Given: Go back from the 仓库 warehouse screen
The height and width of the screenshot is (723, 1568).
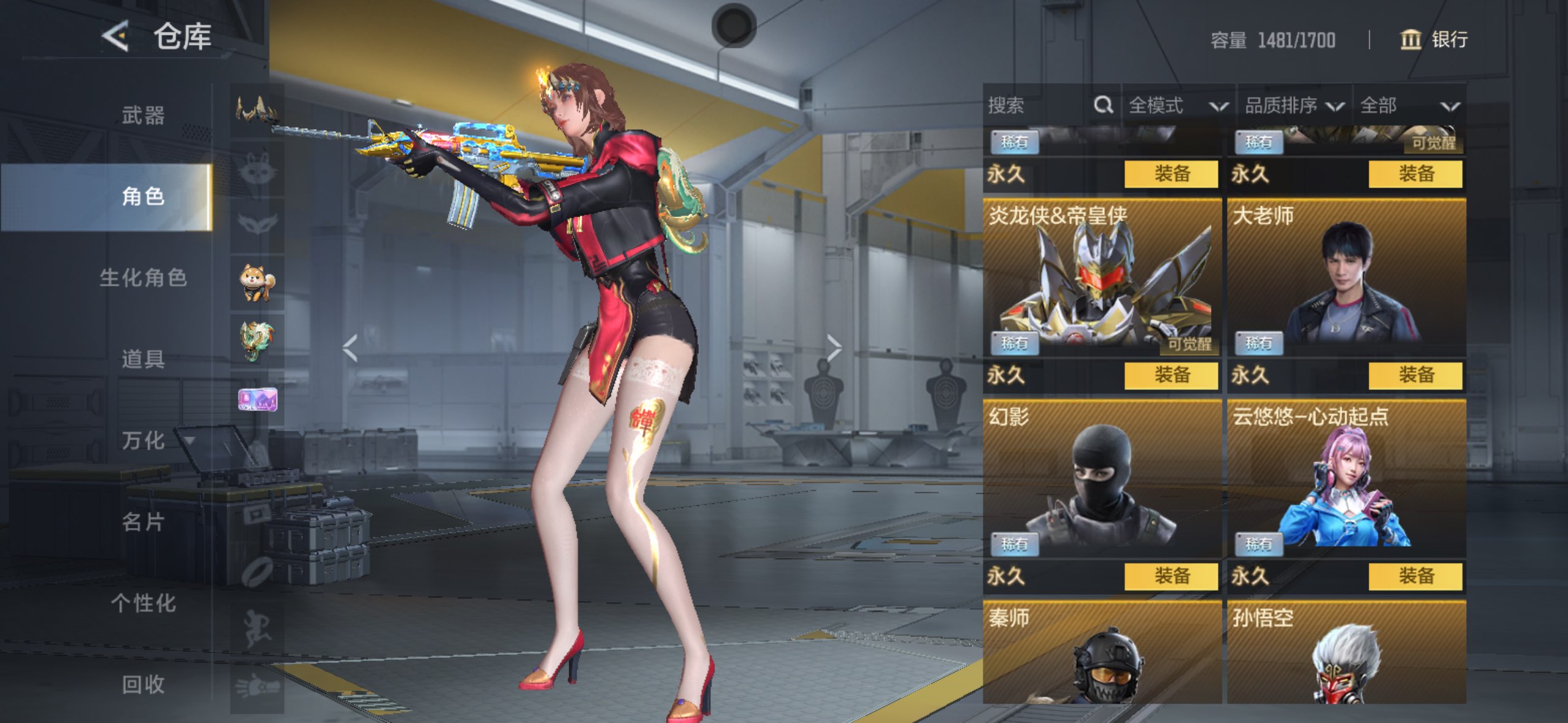Looking at the screenshot, I should [116, 36].
